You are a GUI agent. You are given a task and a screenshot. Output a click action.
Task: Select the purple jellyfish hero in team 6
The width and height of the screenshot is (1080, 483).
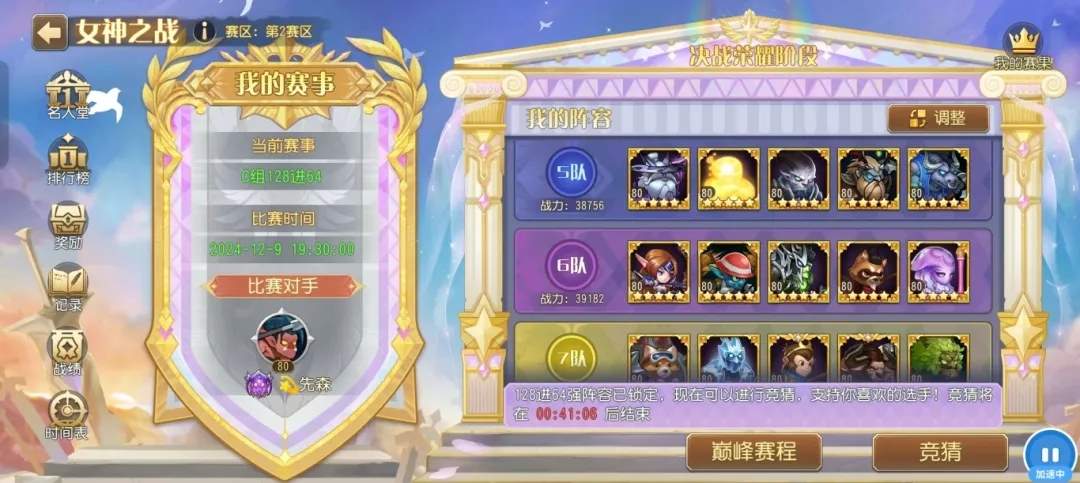pos(939,271)
